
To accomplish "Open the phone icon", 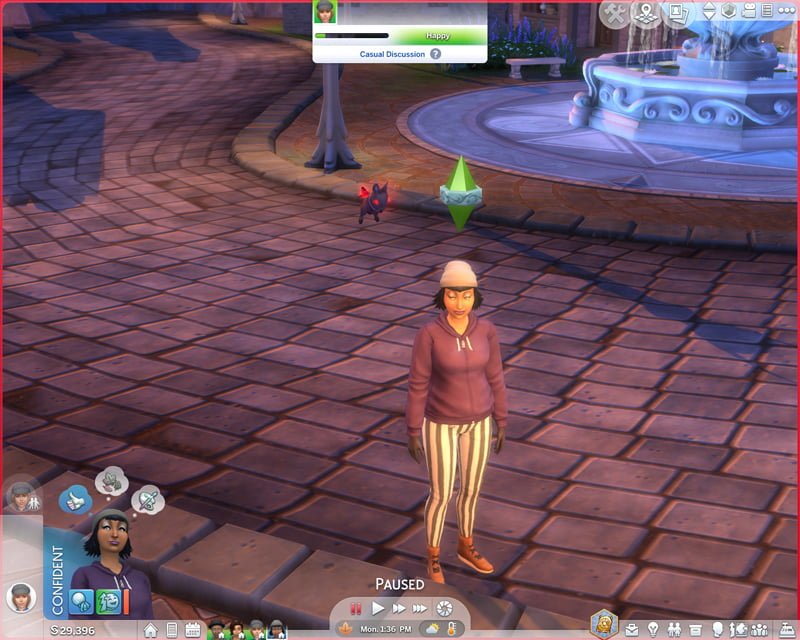I will coord(171,630).
